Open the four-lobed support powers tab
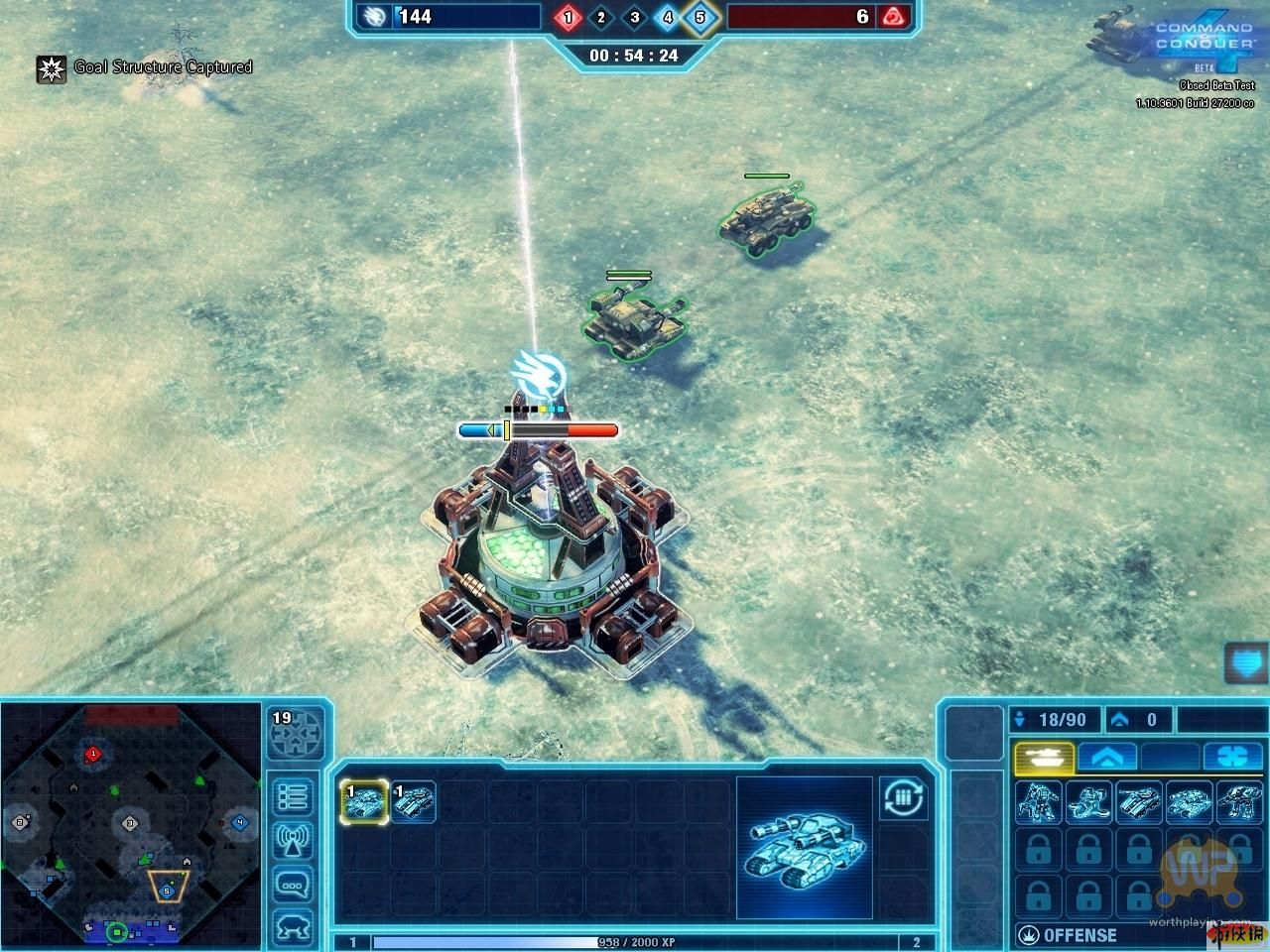 1232,759
